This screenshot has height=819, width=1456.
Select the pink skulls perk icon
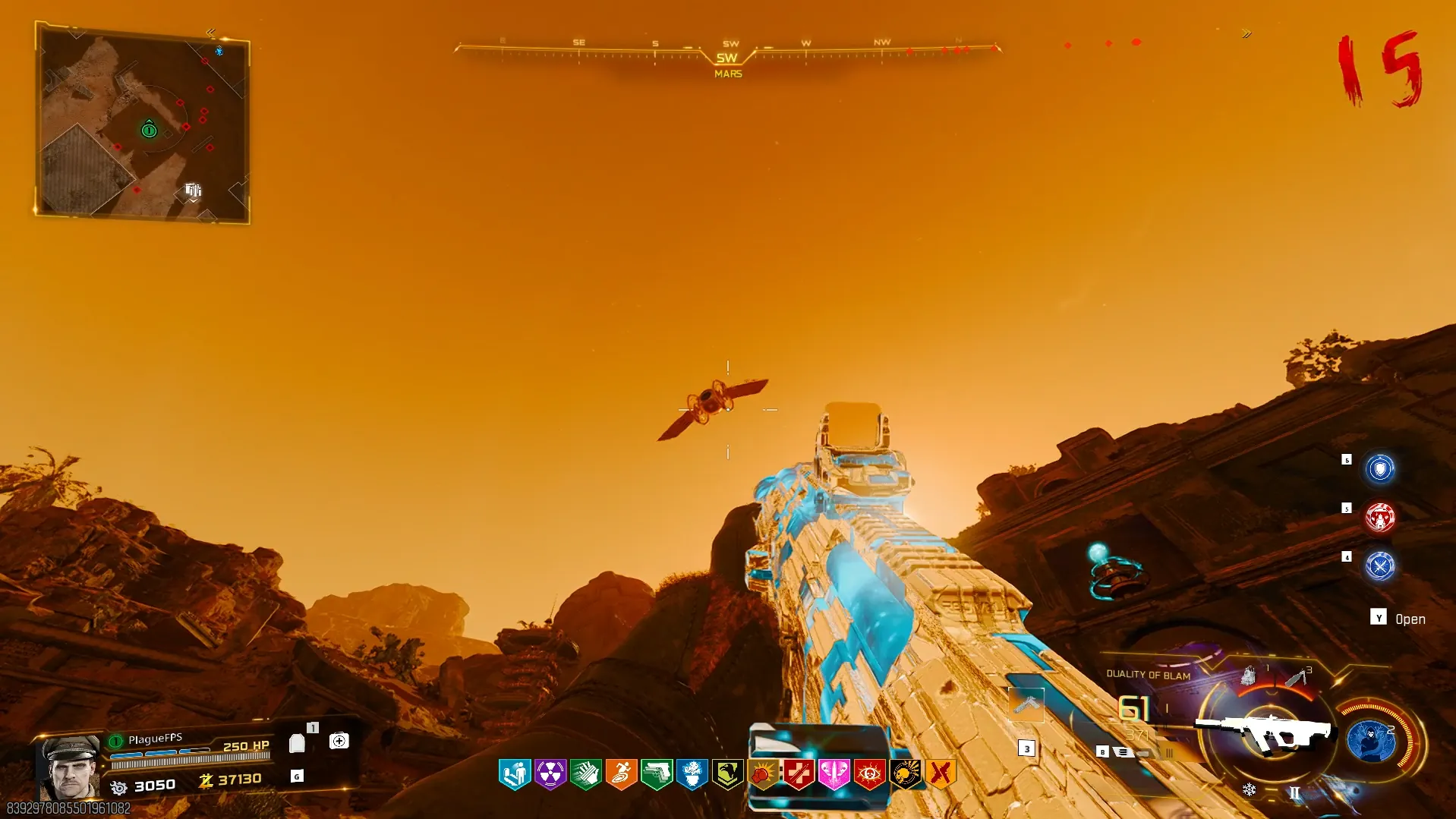834,774
